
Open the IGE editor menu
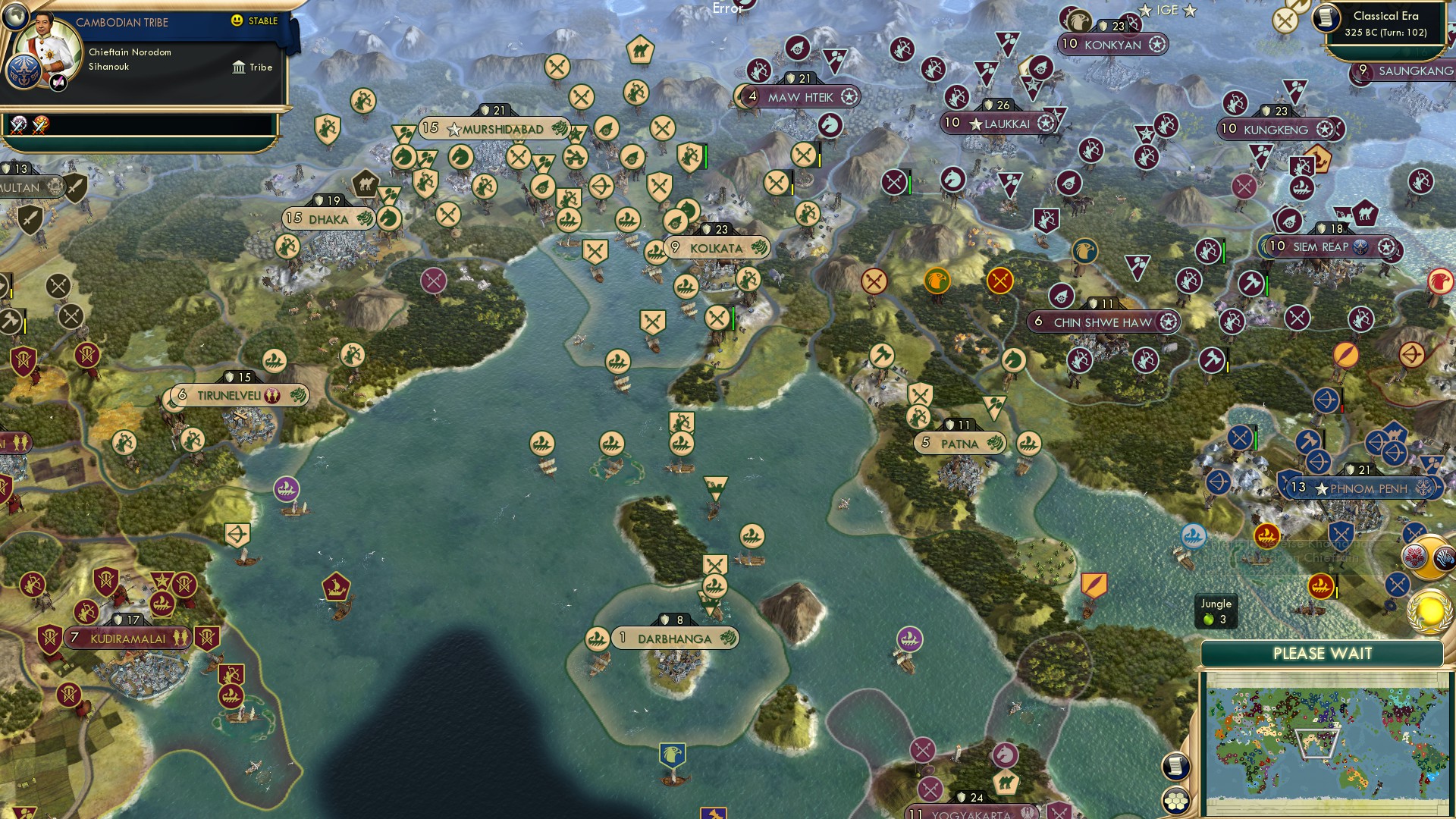[x=1164, y=11]
